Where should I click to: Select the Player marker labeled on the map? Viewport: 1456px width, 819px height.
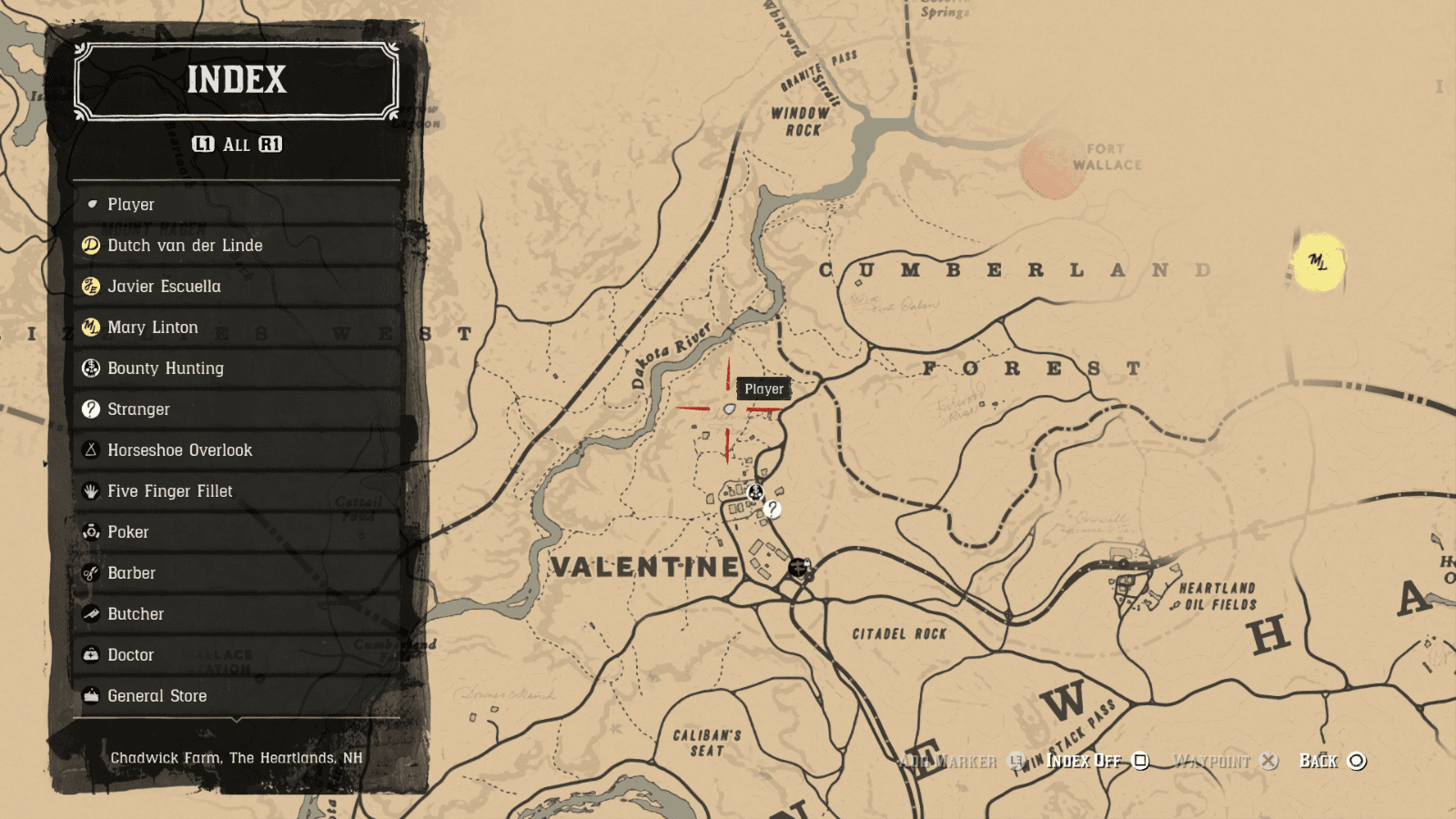click(728, 409)
